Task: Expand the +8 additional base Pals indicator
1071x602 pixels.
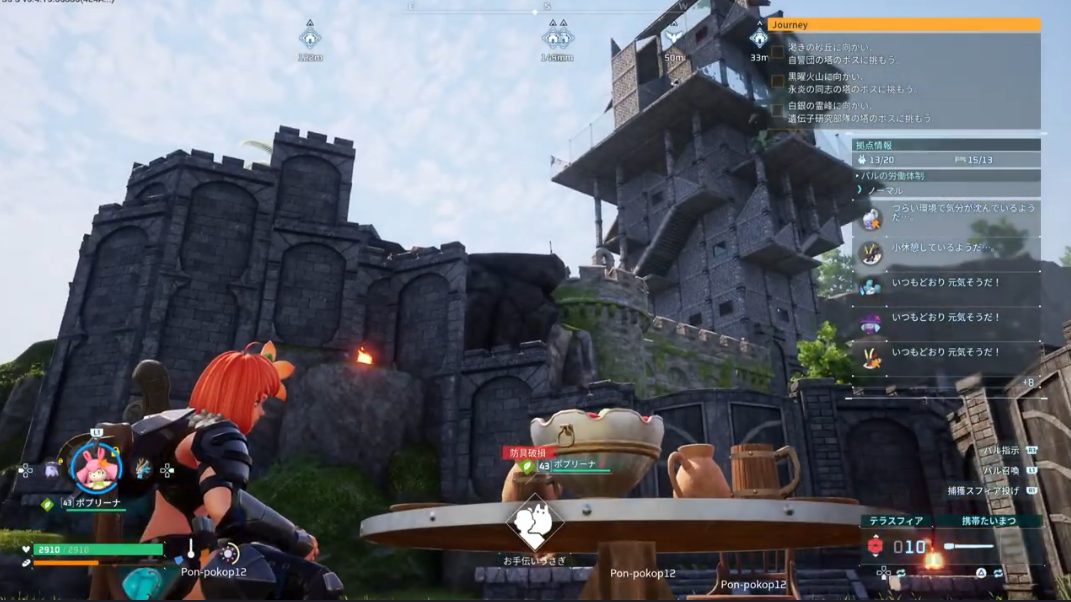Action: tap(1027, 382)
